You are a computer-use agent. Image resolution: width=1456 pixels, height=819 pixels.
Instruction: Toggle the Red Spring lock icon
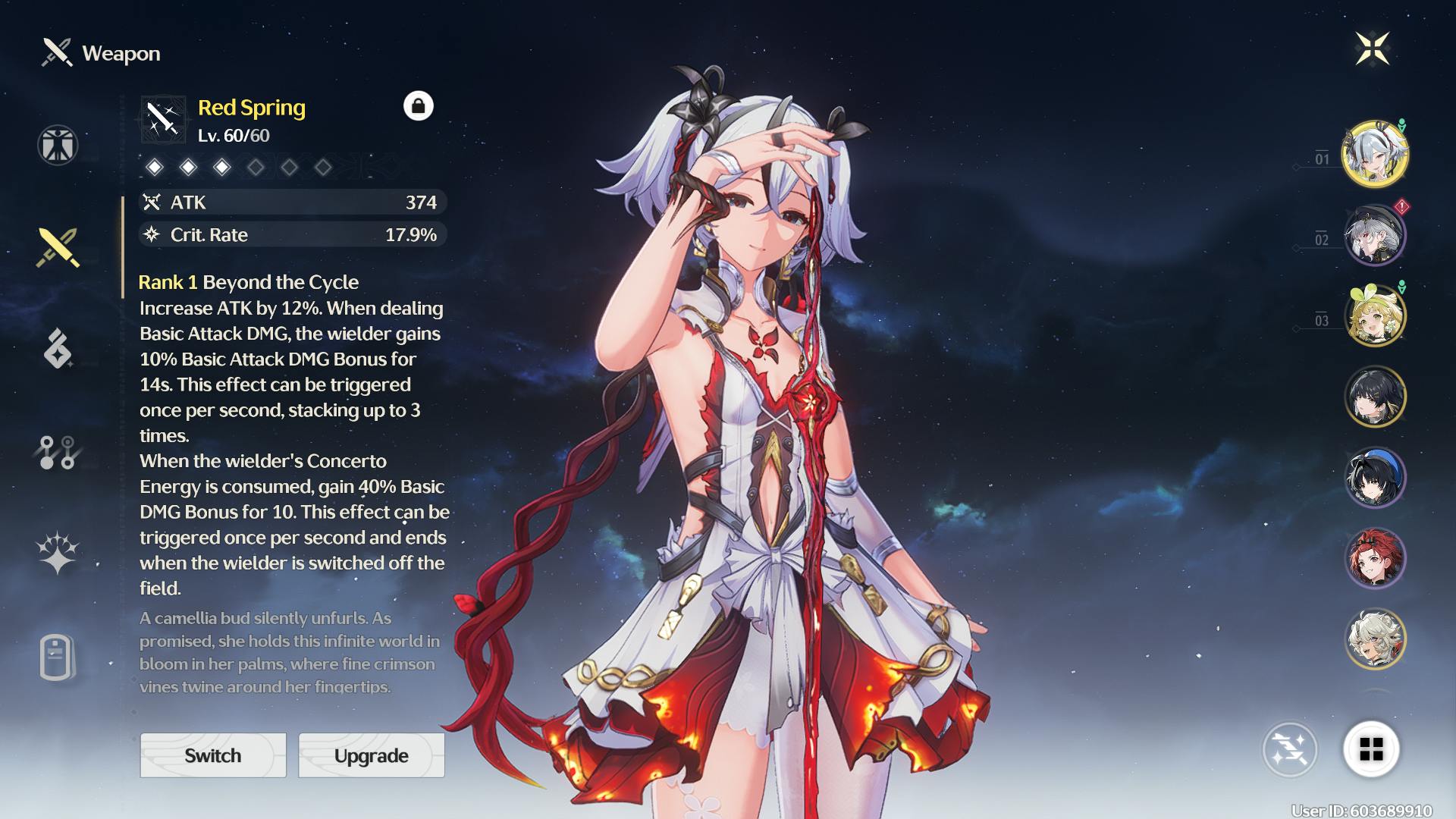419,106
